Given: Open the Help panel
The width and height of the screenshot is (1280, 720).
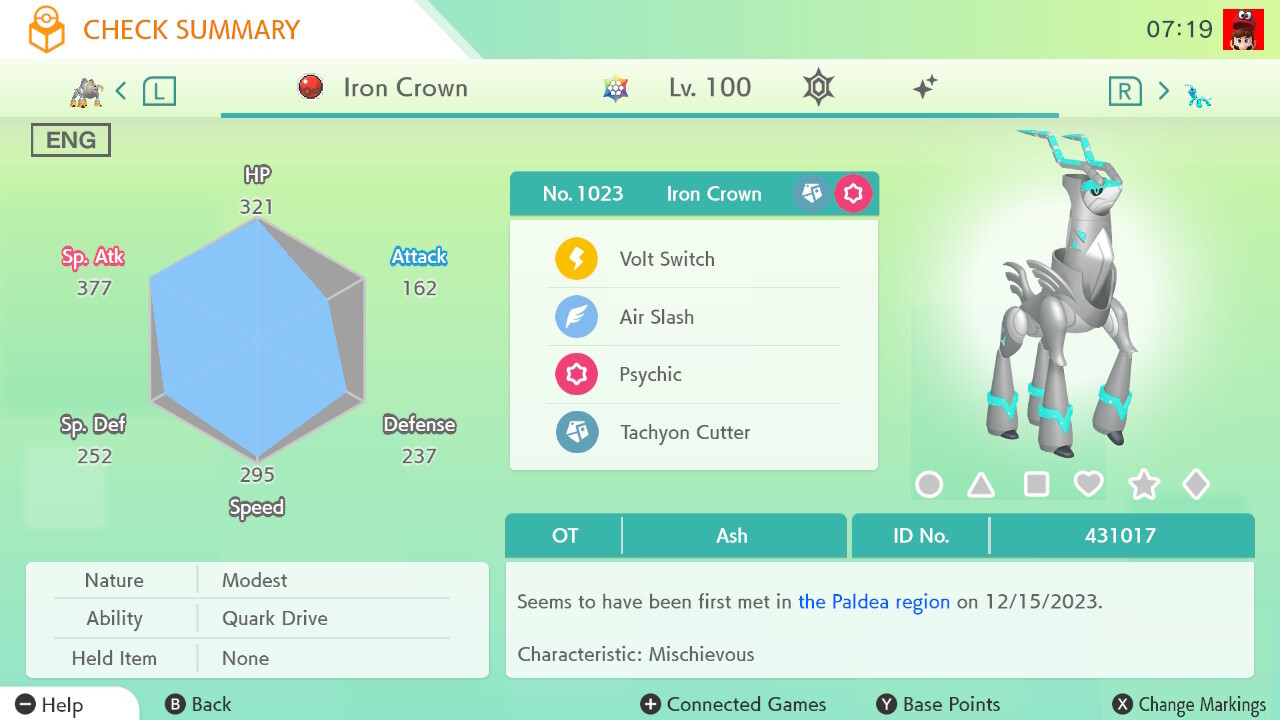Looking at the screenshot, I should tap(50, 704).
